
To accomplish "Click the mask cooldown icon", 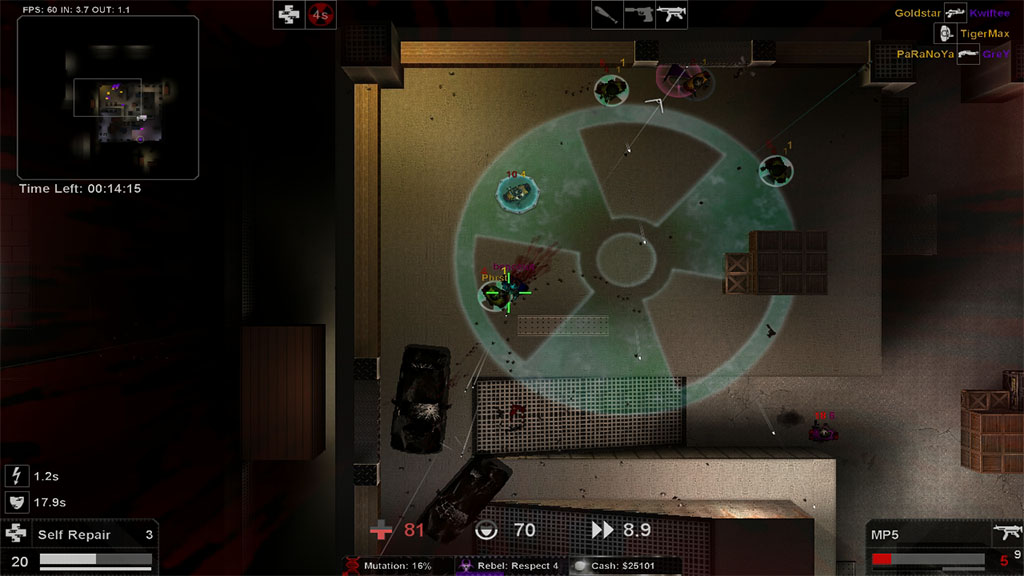I will pyautogui.click(x=16, y=502).
